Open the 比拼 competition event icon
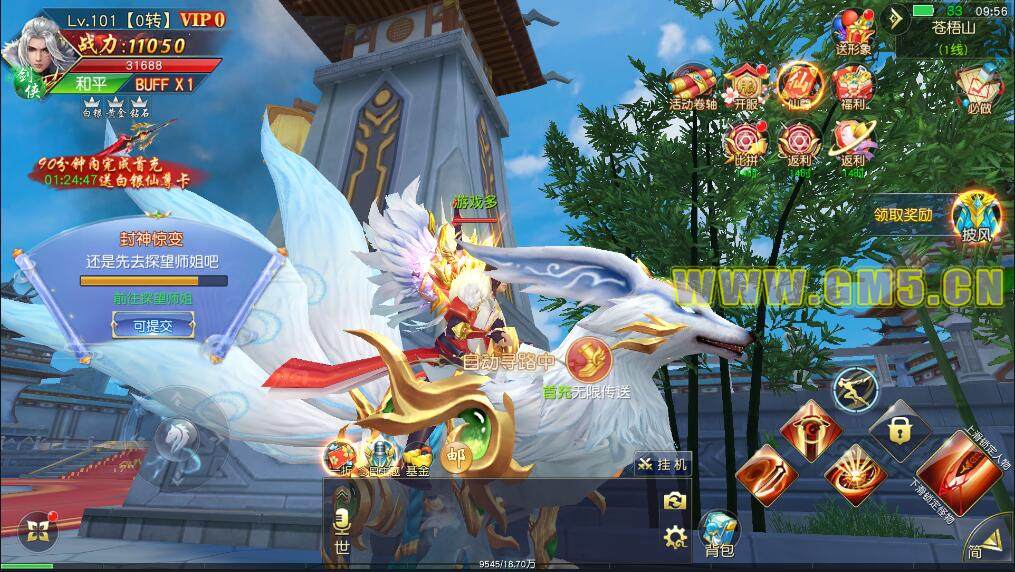The width and height of the screenshot is (1015, 572). coord(745,146)
